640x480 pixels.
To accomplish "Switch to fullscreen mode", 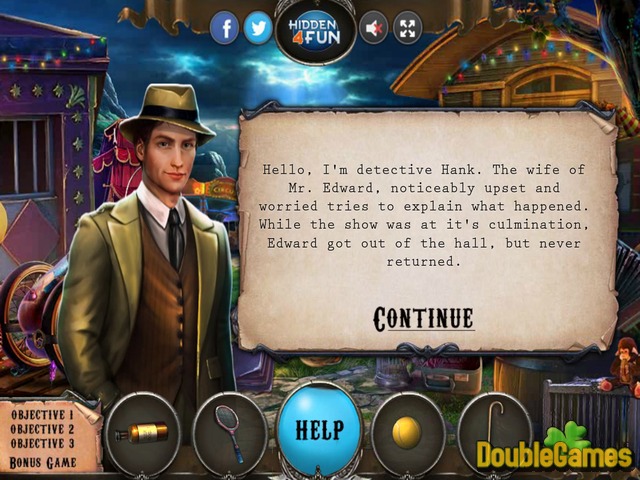I will 408,29.
